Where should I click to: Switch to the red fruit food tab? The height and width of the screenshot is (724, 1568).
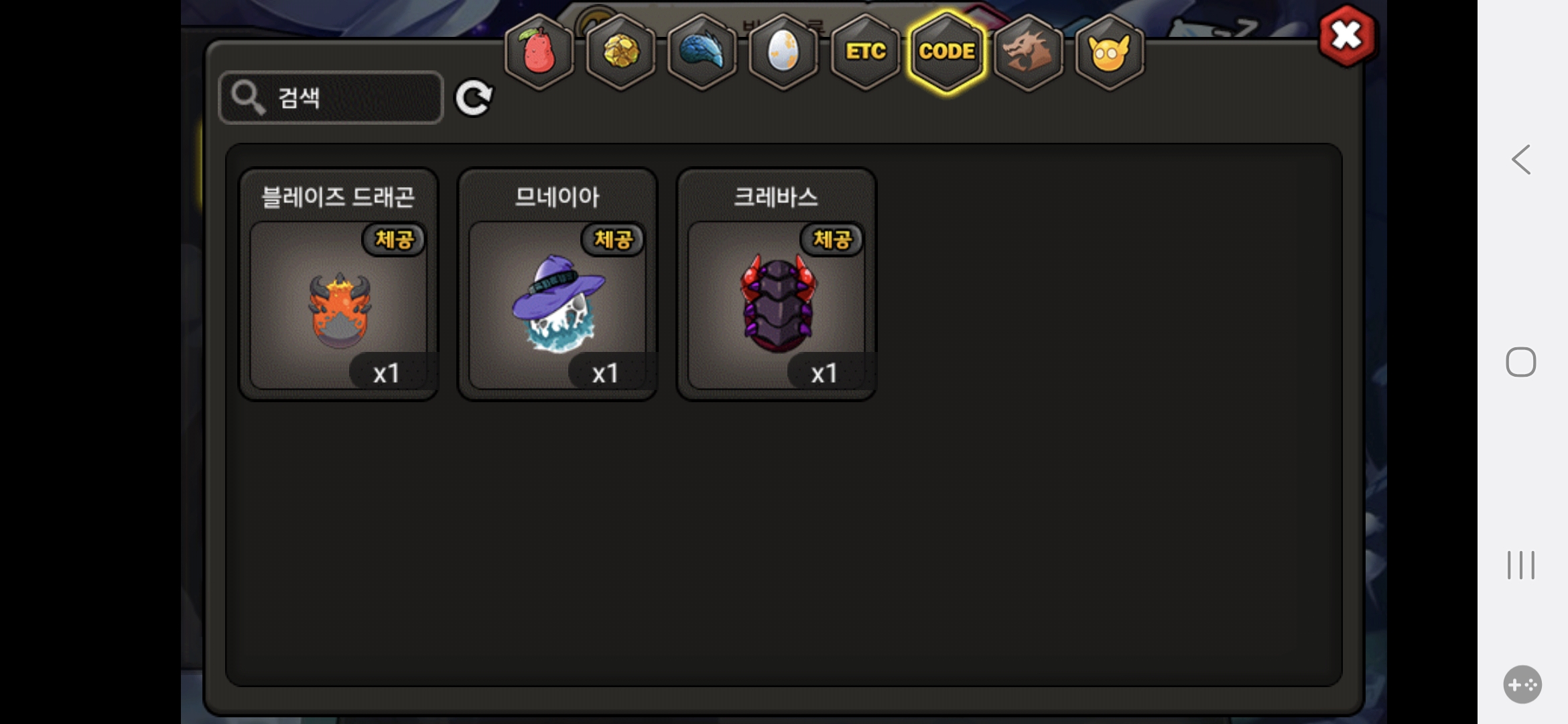tap(539, 52)
